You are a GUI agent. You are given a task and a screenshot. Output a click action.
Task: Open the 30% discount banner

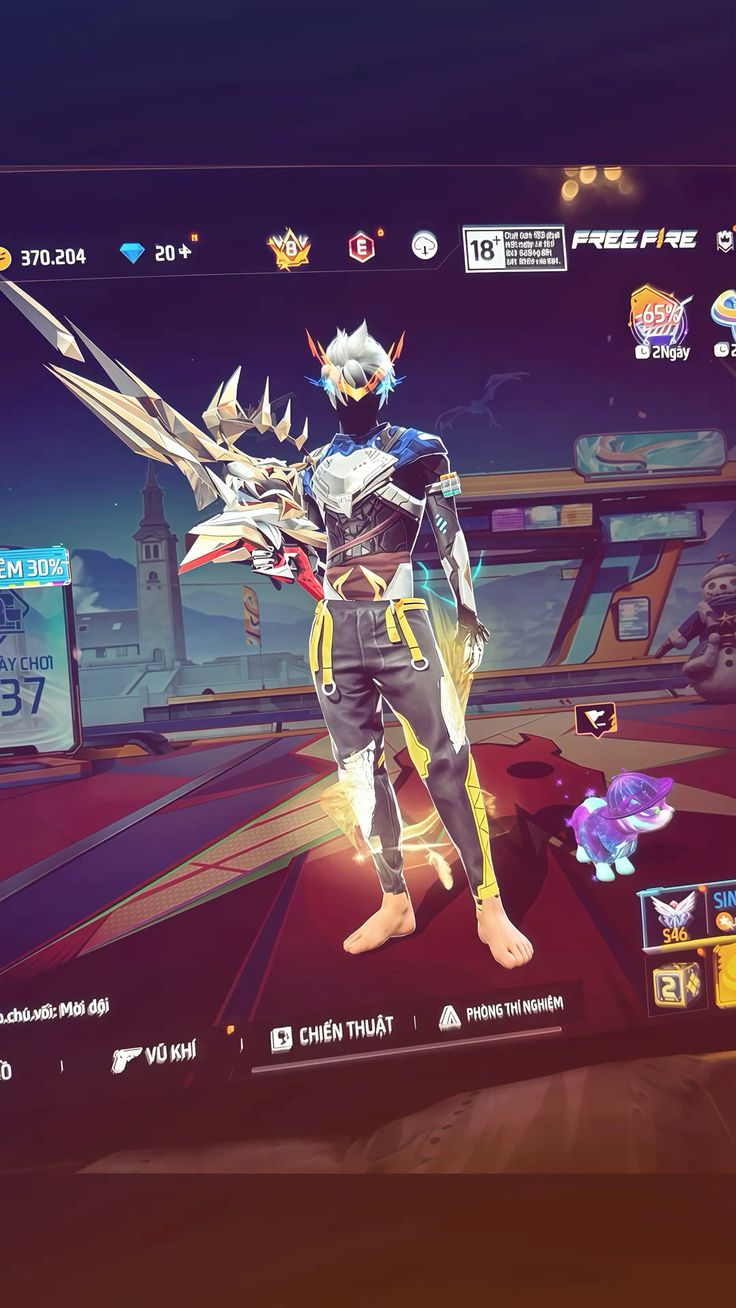[36, 567]
